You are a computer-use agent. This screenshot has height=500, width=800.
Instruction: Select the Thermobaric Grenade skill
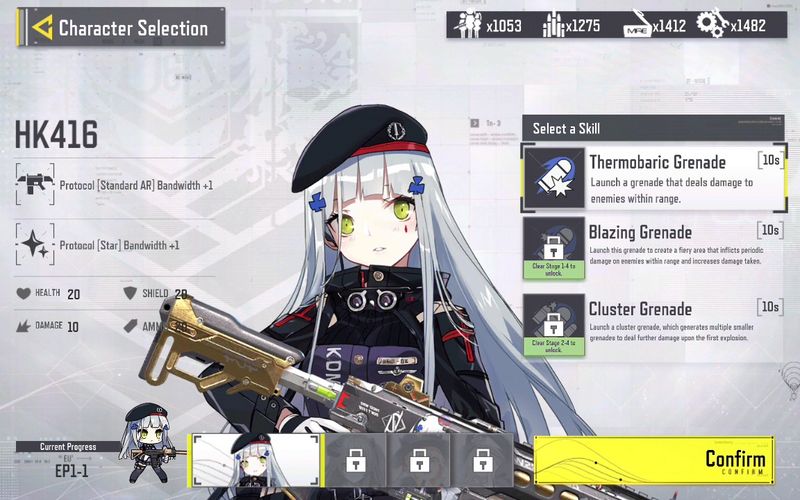coord(654,178)
